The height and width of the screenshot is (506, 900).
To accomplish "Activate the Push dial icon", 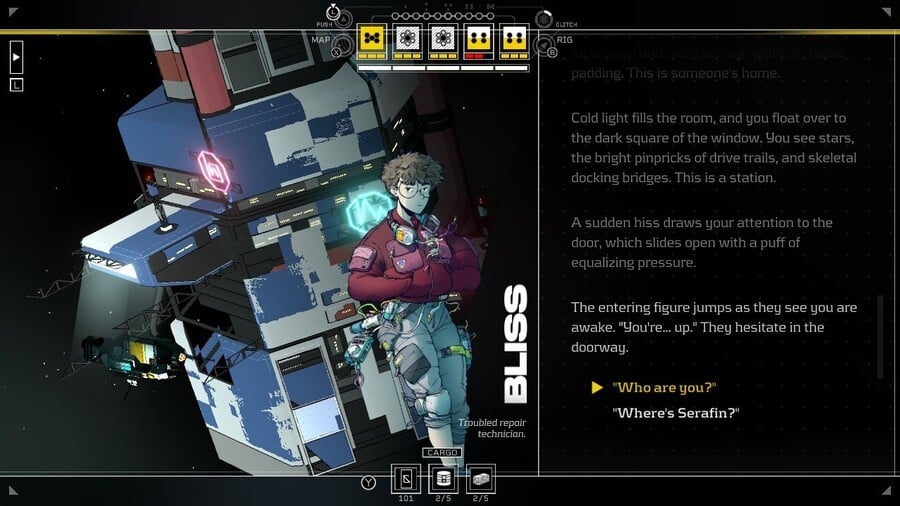I will 344,19.
